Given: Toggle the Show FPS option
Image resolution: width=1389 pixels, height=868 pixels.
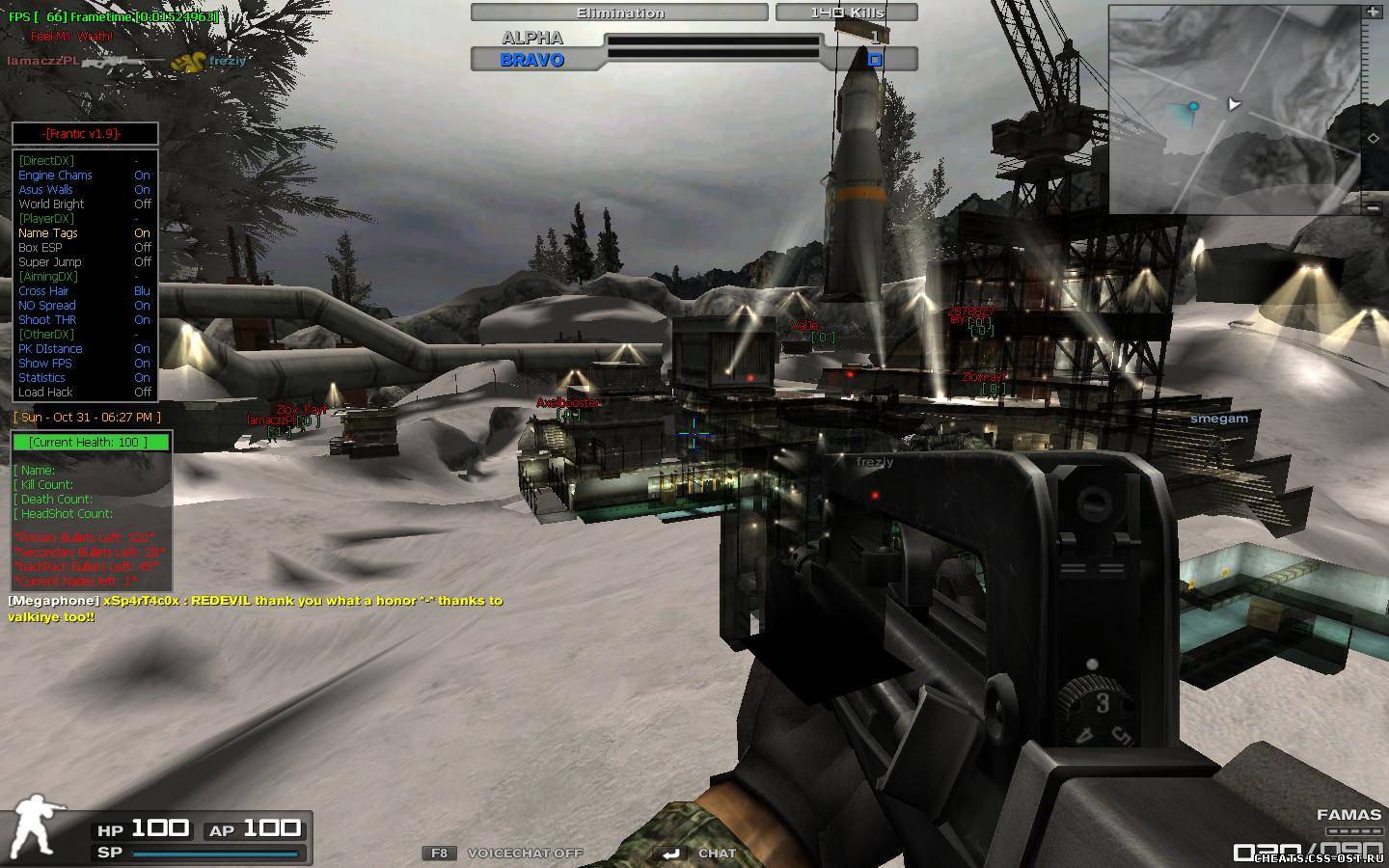Looking at the screenshot, I should (44, 364).
